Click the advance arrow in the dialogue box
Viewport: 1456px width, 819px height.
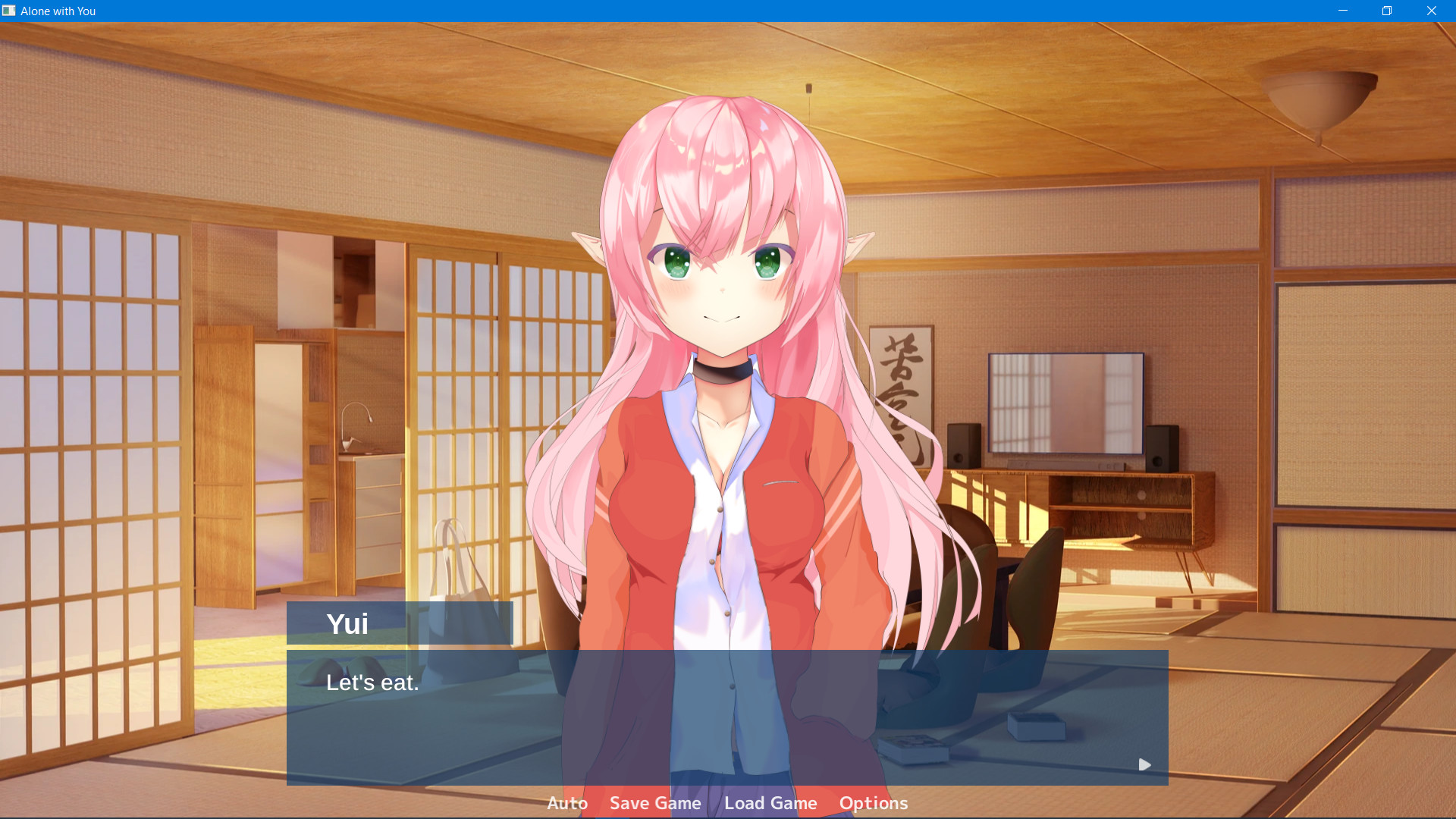click(1144, 764)
